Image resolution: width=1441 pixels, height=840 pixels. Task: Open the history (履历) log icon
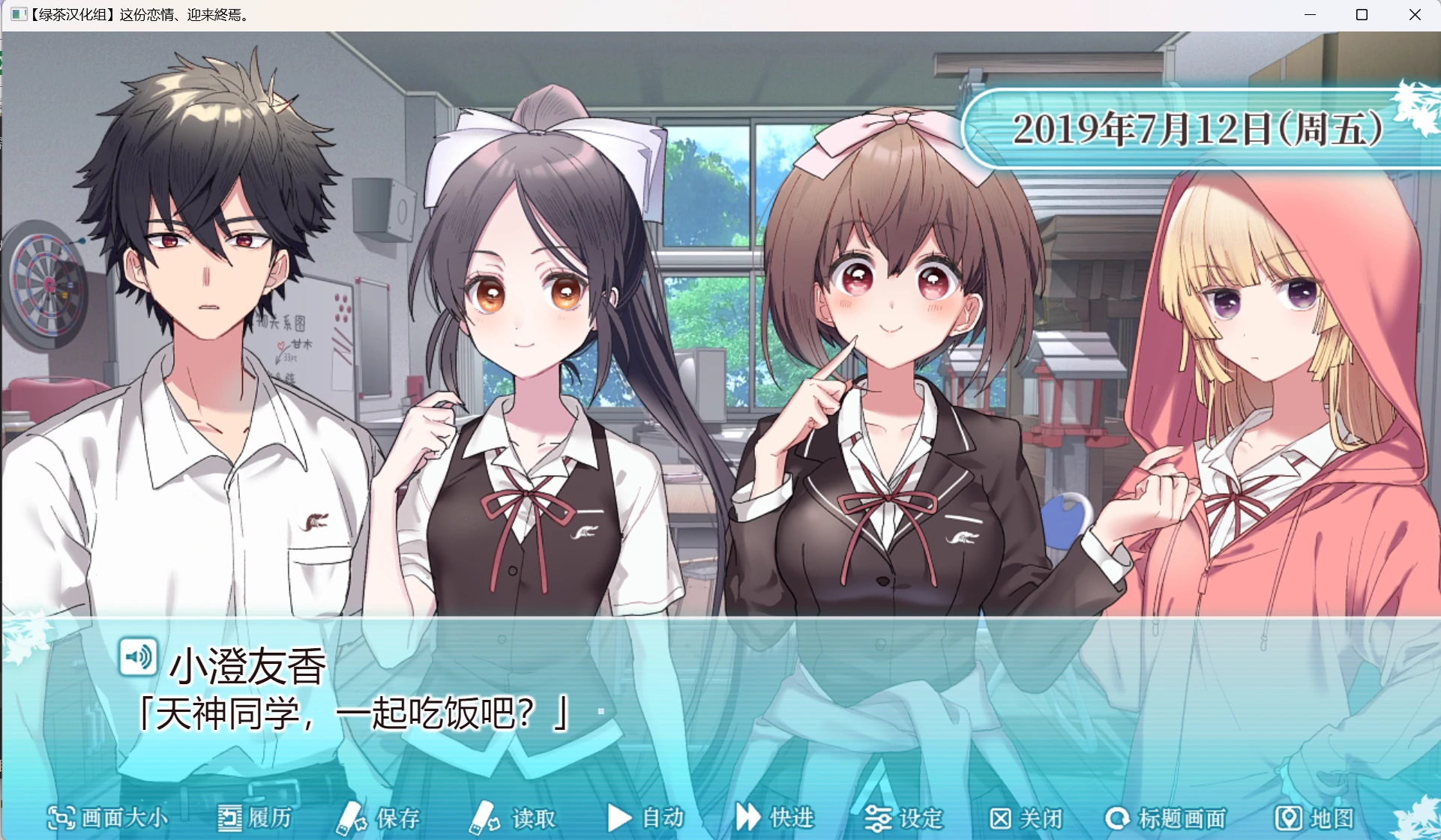(x=229, y=819)
